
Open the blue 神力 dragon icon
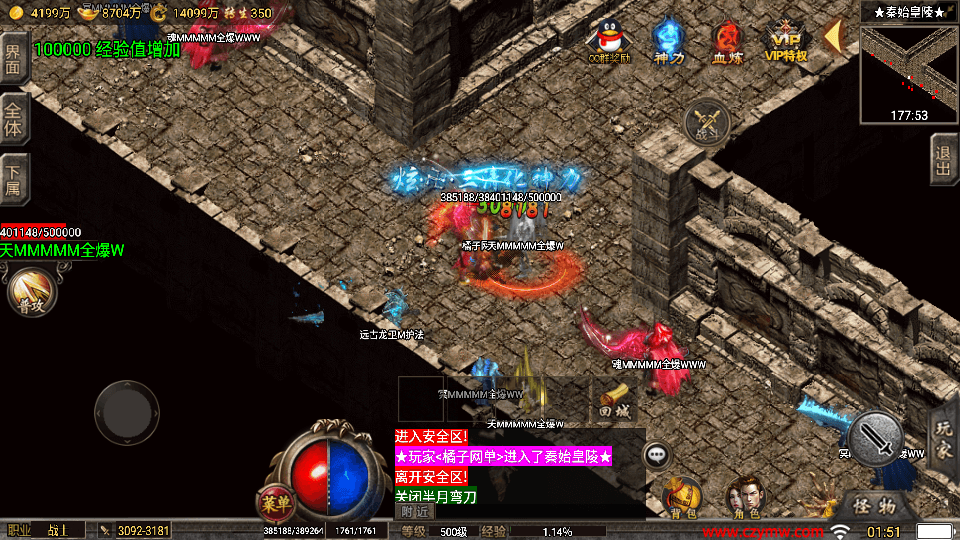(668, 40)
